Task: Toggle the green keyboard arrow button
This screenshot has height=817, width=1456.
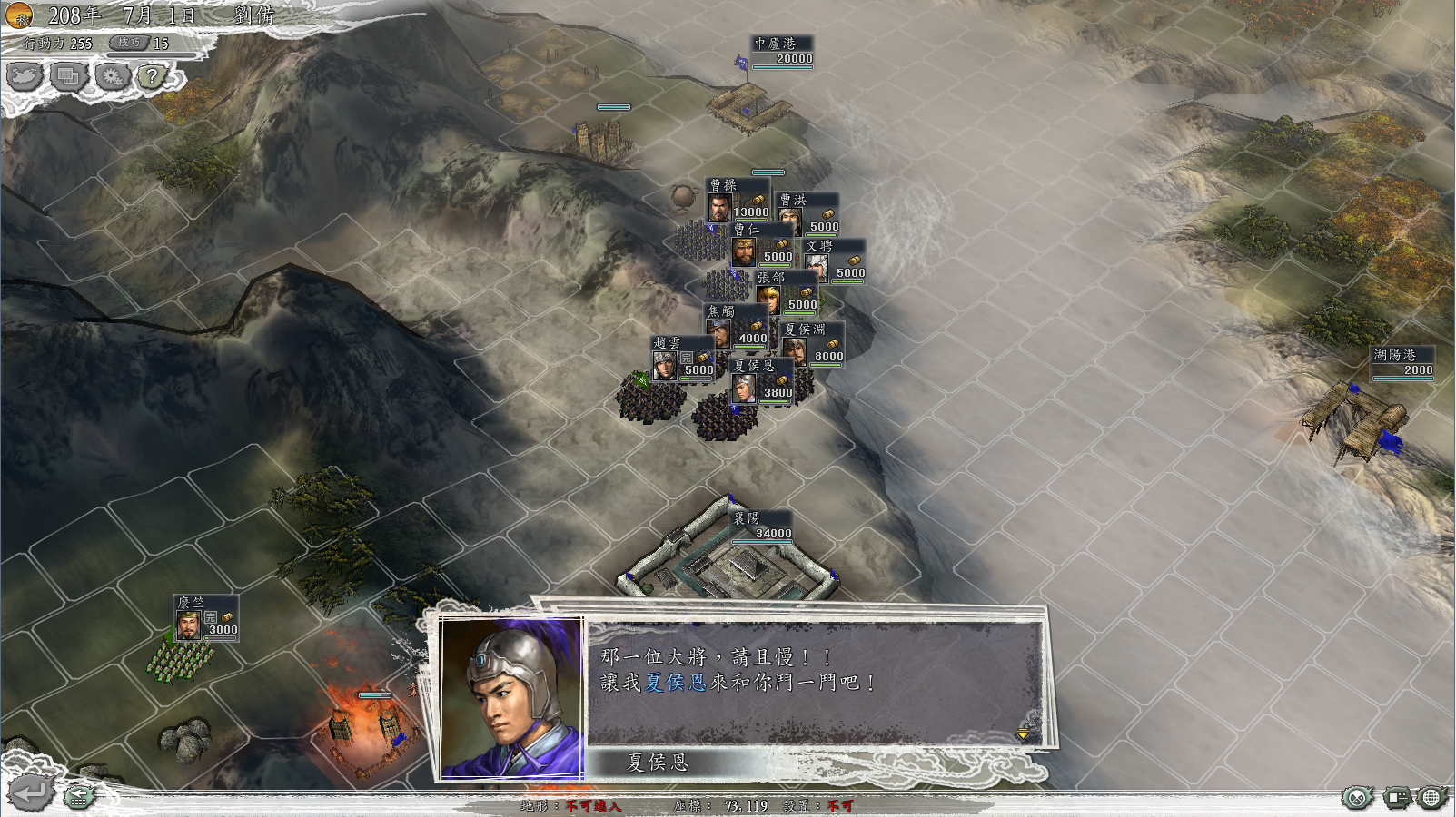Action: point(79,797)
